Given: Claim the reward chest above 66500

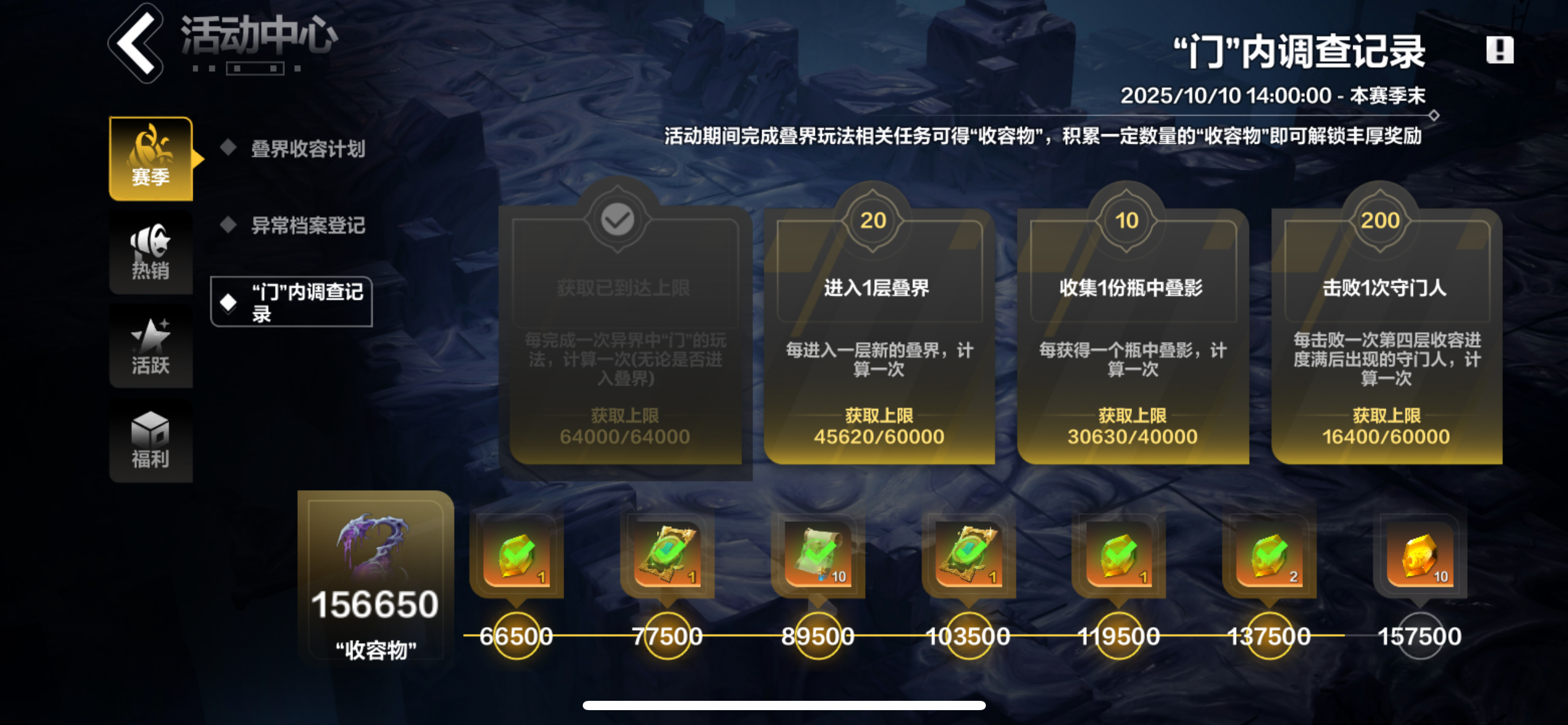Looking at the screenshot, I should coord(516,555).
